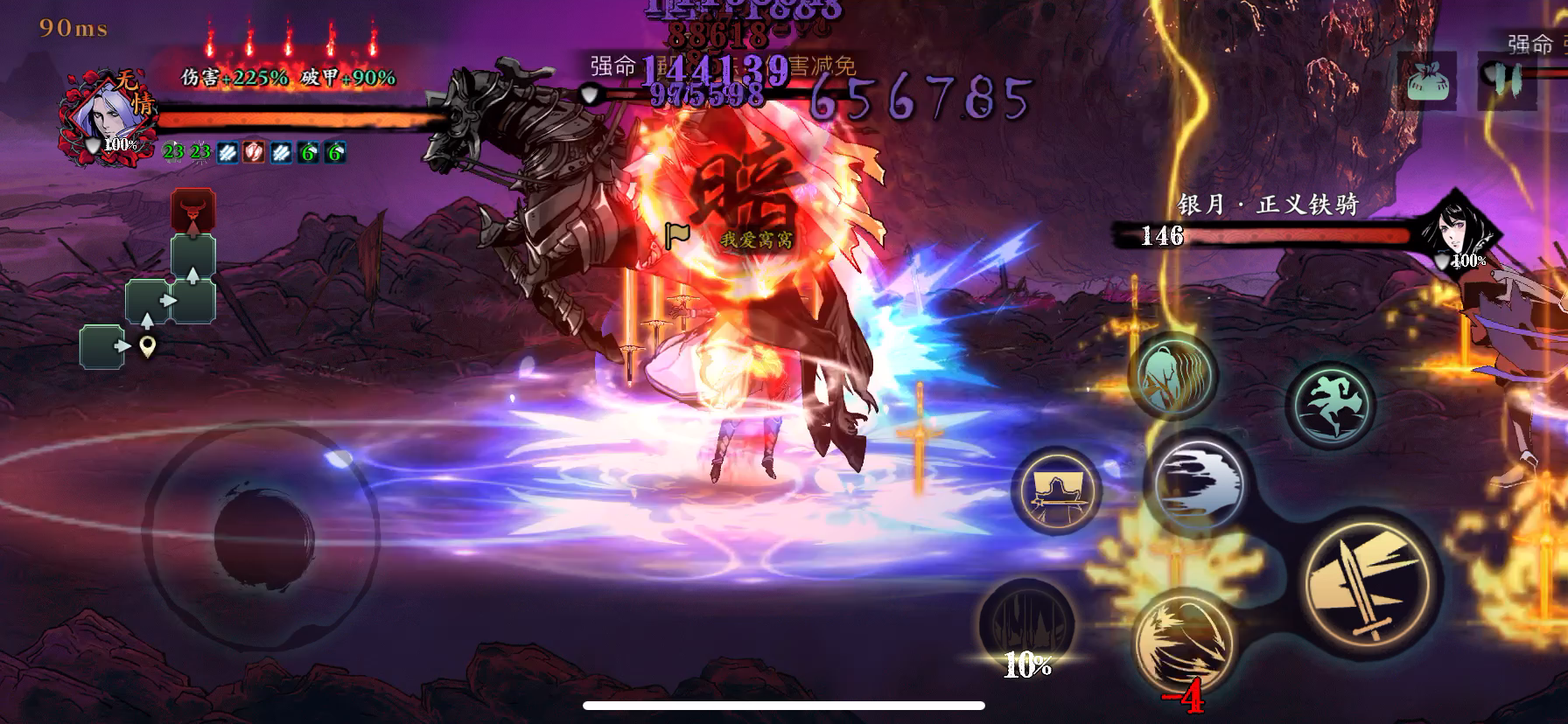Open the loot bag icon near the pause button
The image size is (1568, 724).
[1428, 80]
